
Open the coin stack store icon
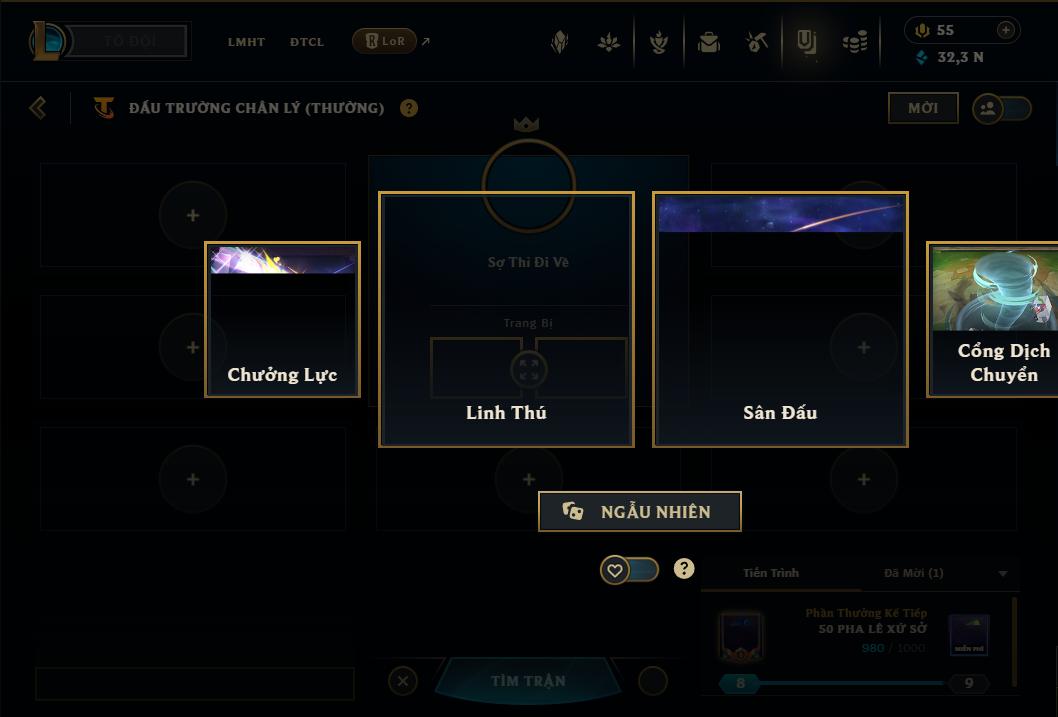point(855,42)
